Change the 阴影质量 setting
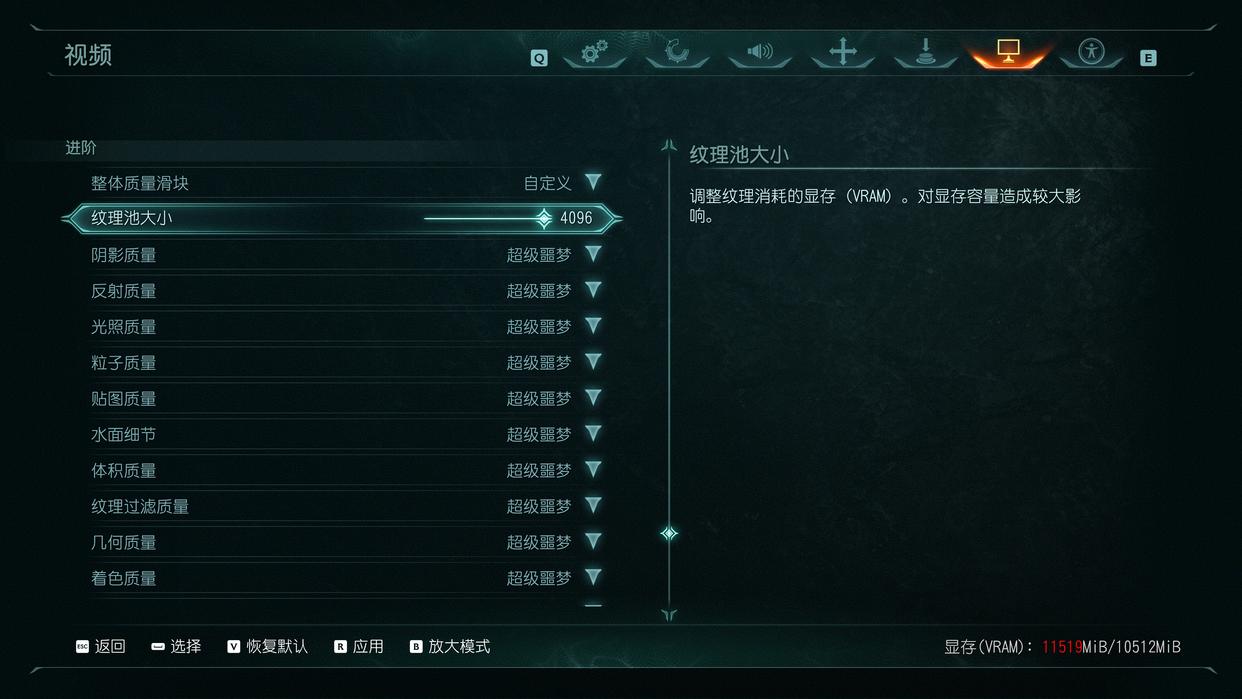 pyautogui.click(x=593, y=254)
